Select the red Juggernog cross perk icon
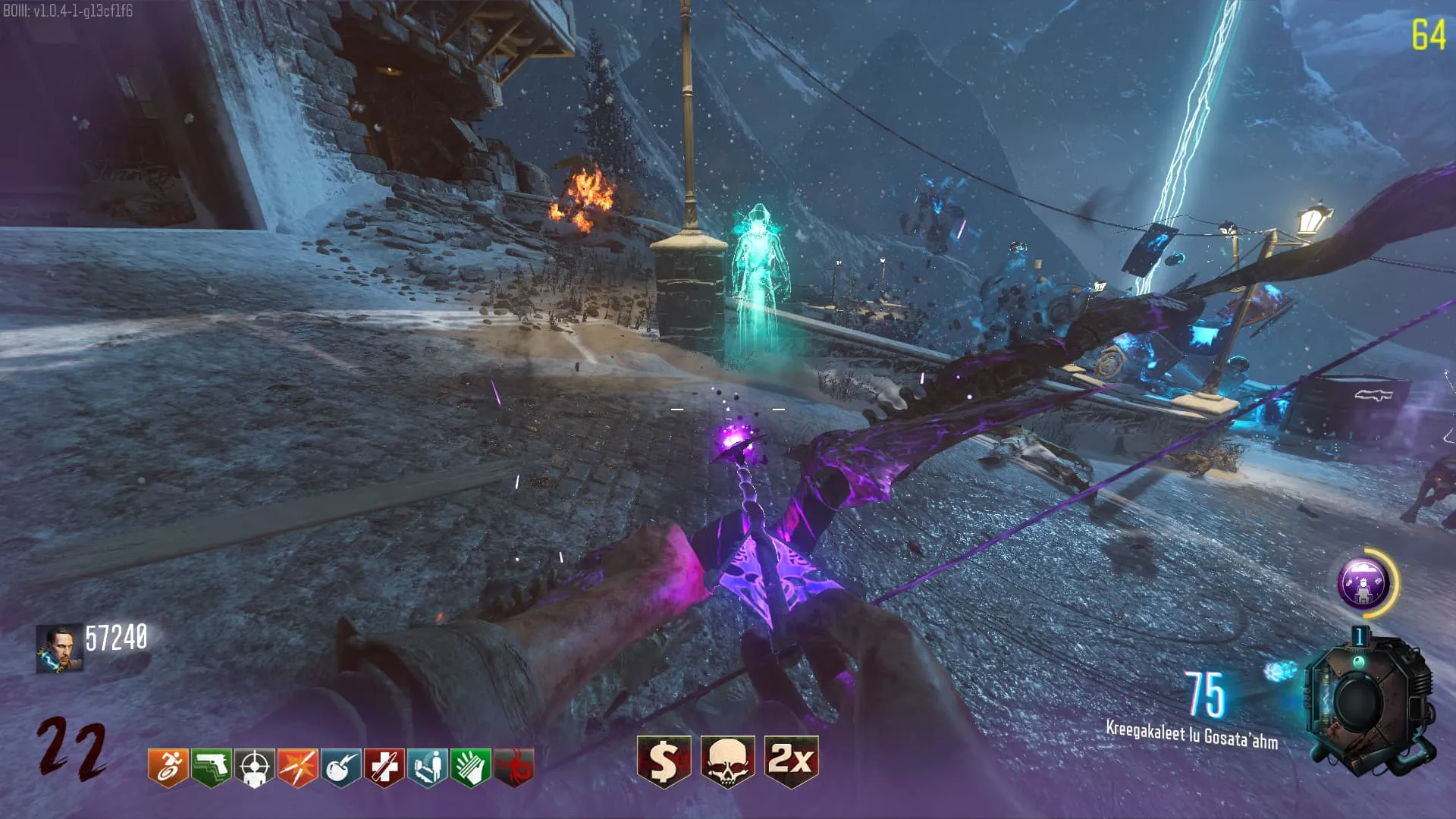This screenshot has height=819, width=1456. pos(384,767)
